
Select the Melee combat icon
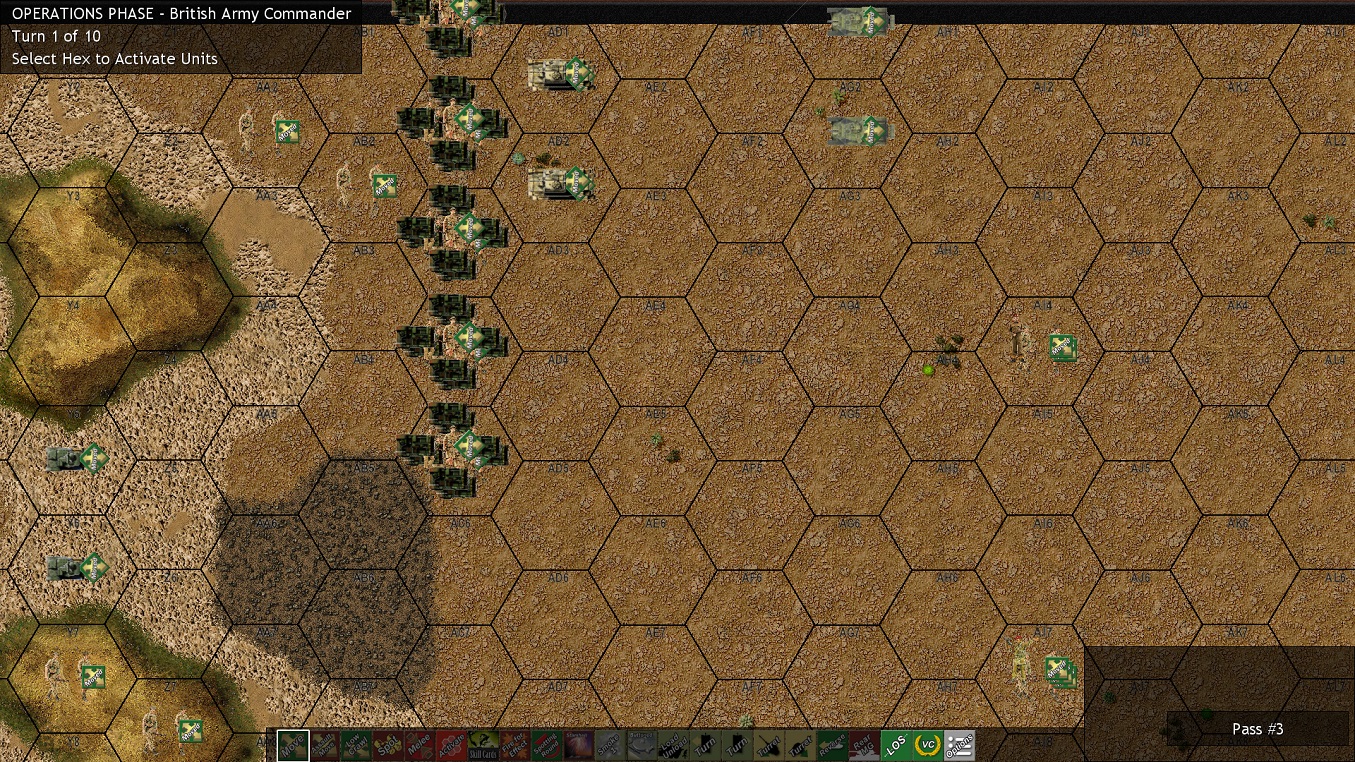[x=420, y=745]
